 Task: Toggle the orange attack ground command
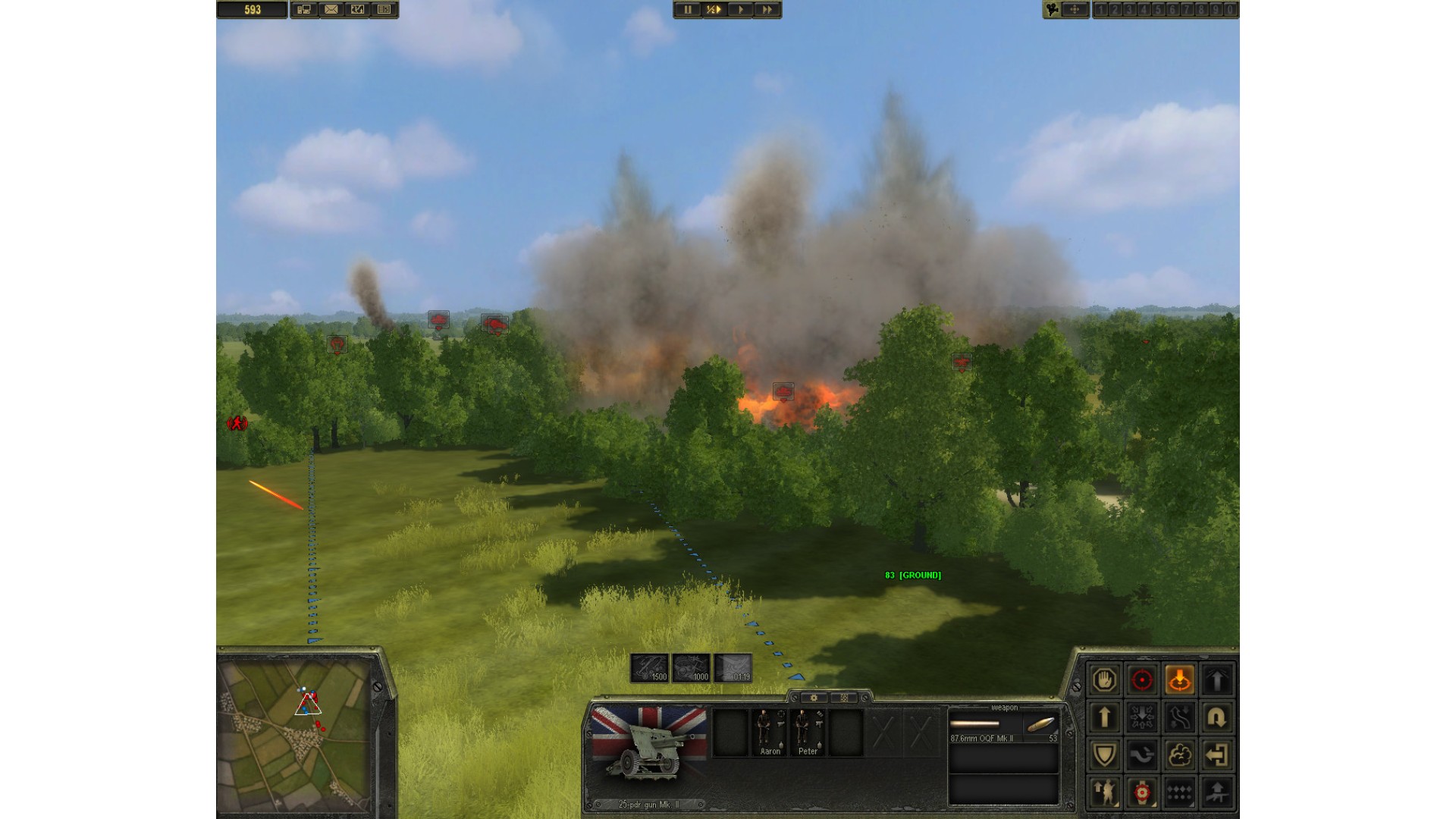1179,679
